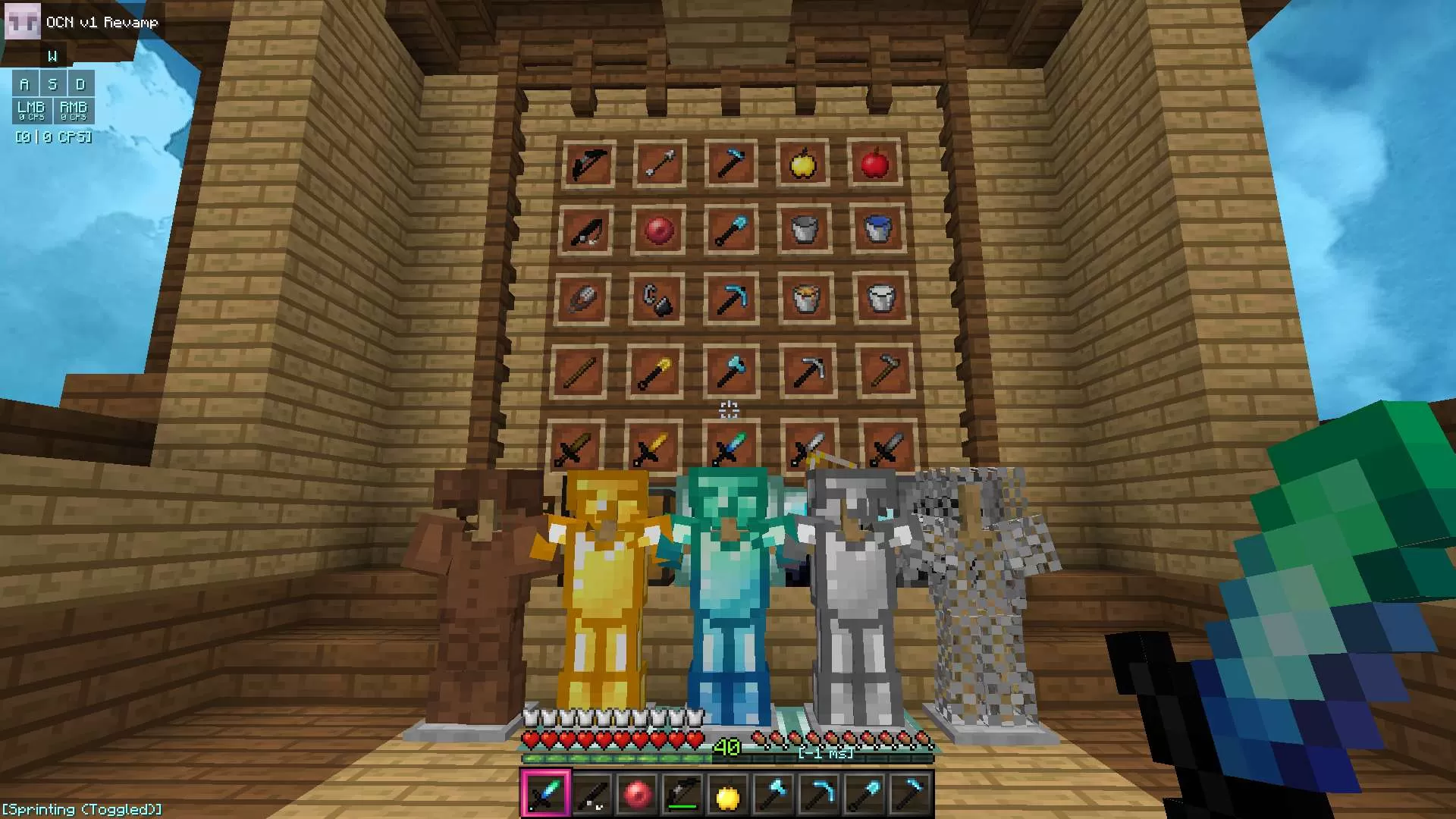The width and height of the screenshot is (1456, 819).
Task: Select the diamond pickaxe item frame
Action: (733, 296)
